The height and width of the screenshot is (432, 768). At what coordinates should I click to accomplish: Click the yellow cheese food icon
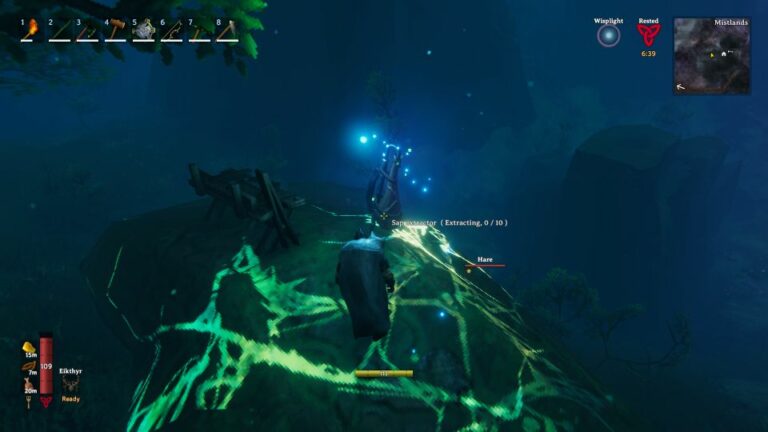[x=29, y=348]
